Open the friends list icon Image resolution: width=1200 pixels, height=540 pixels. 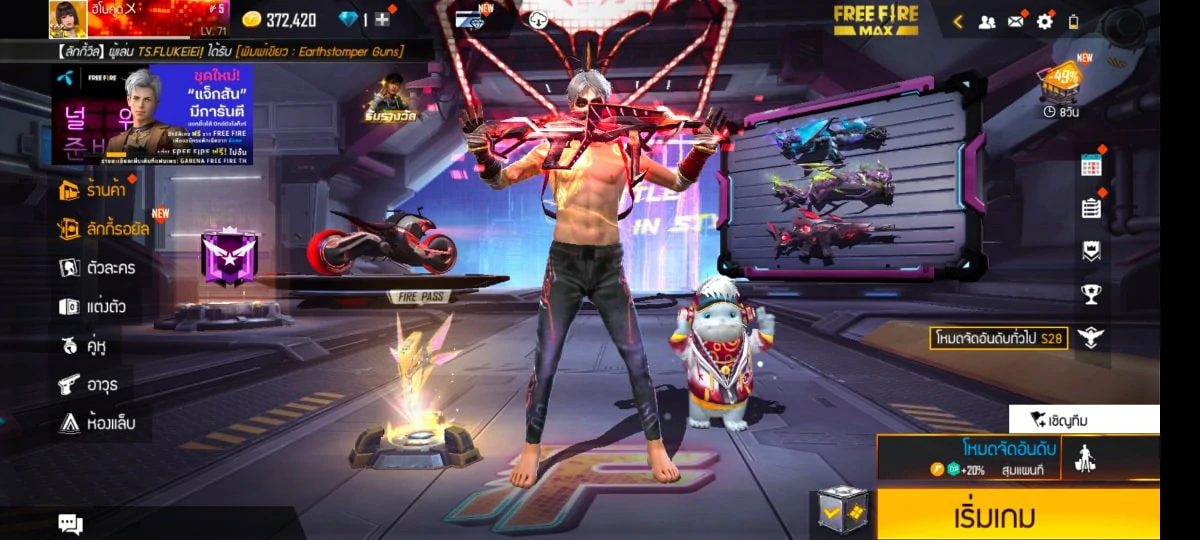(x=987, y=21)
